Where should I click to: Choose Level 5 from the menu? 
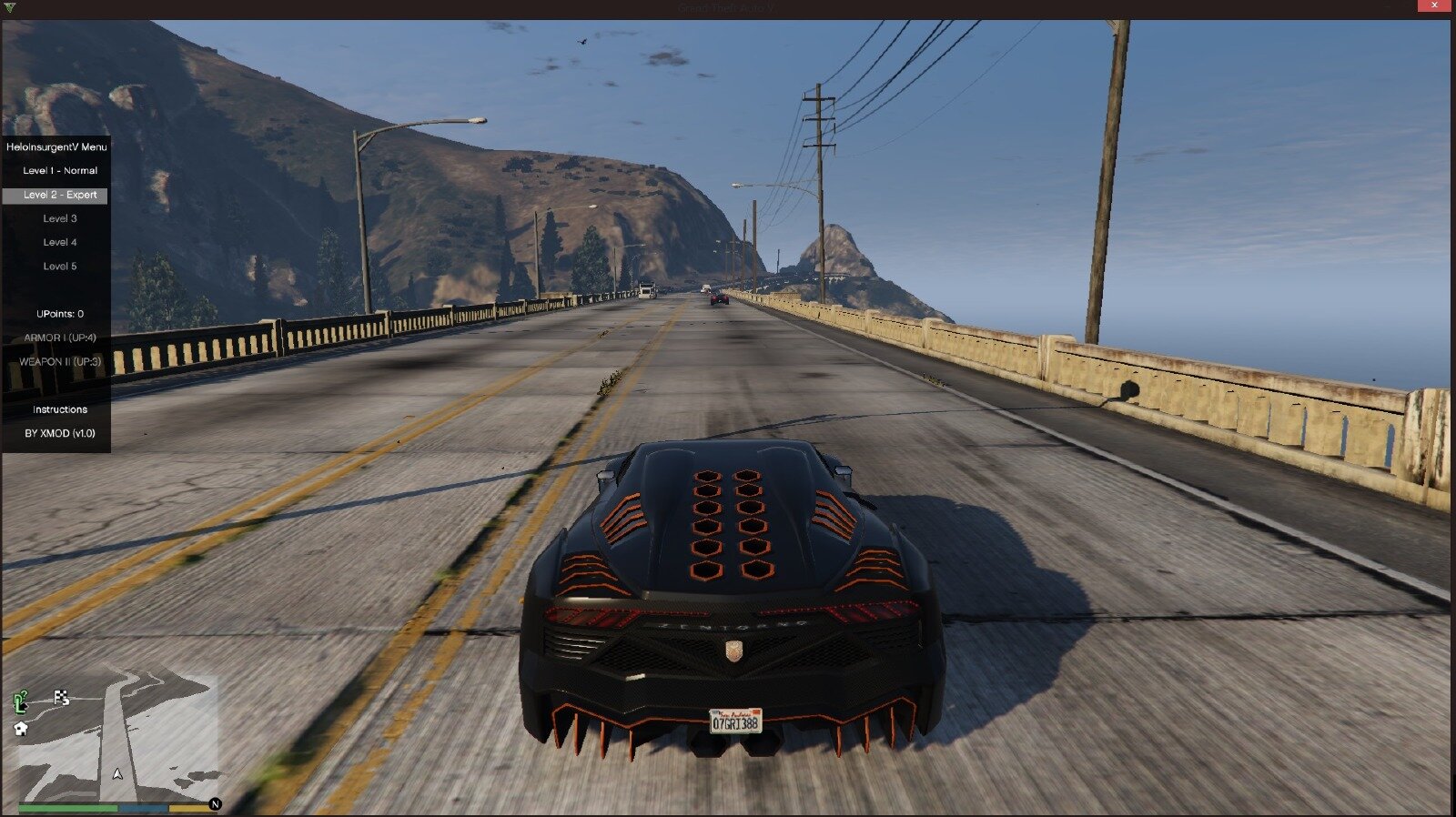click(60, 267)
